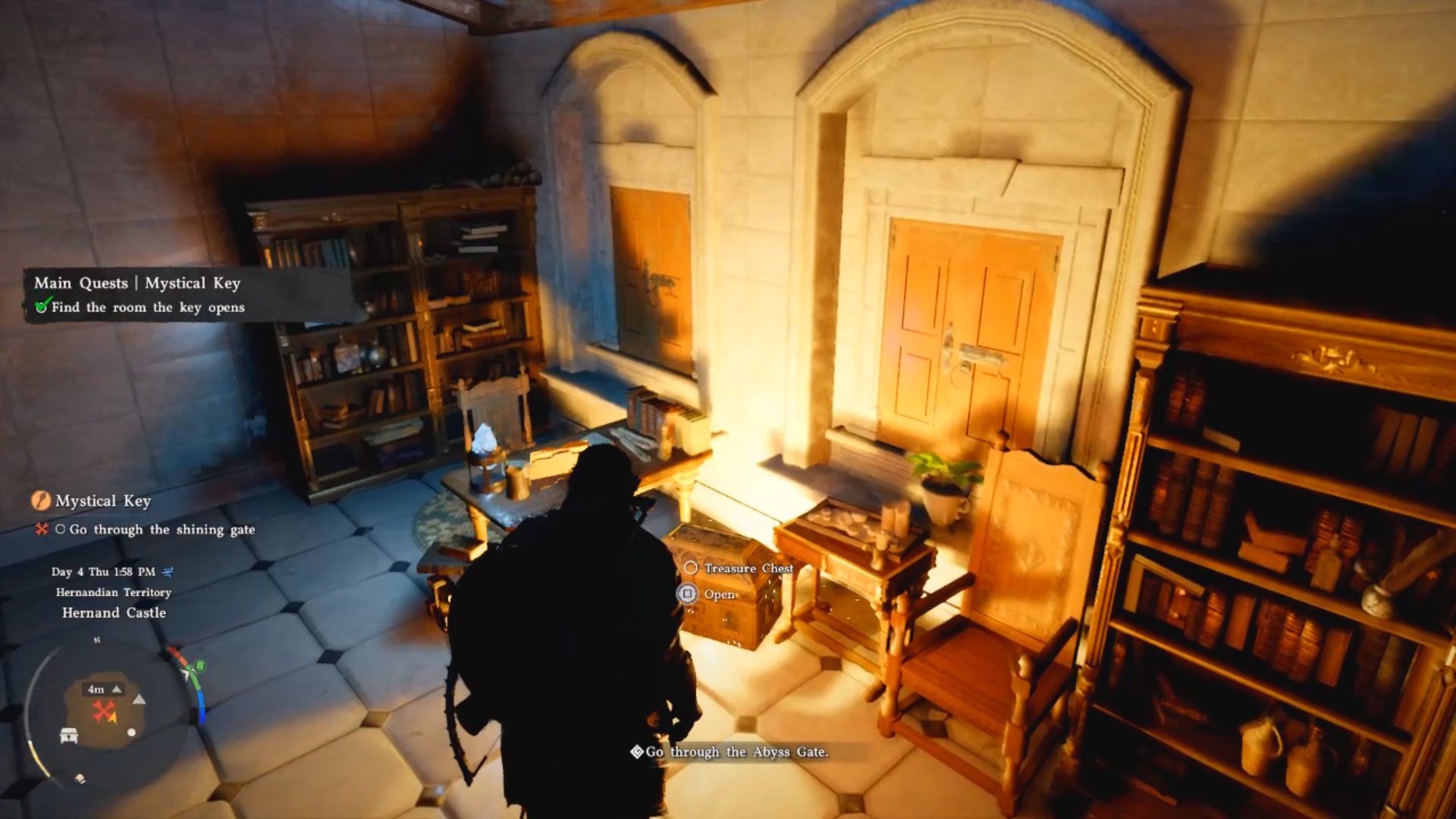Select the circle marker next to Treasure Chest

coord(691,567)
